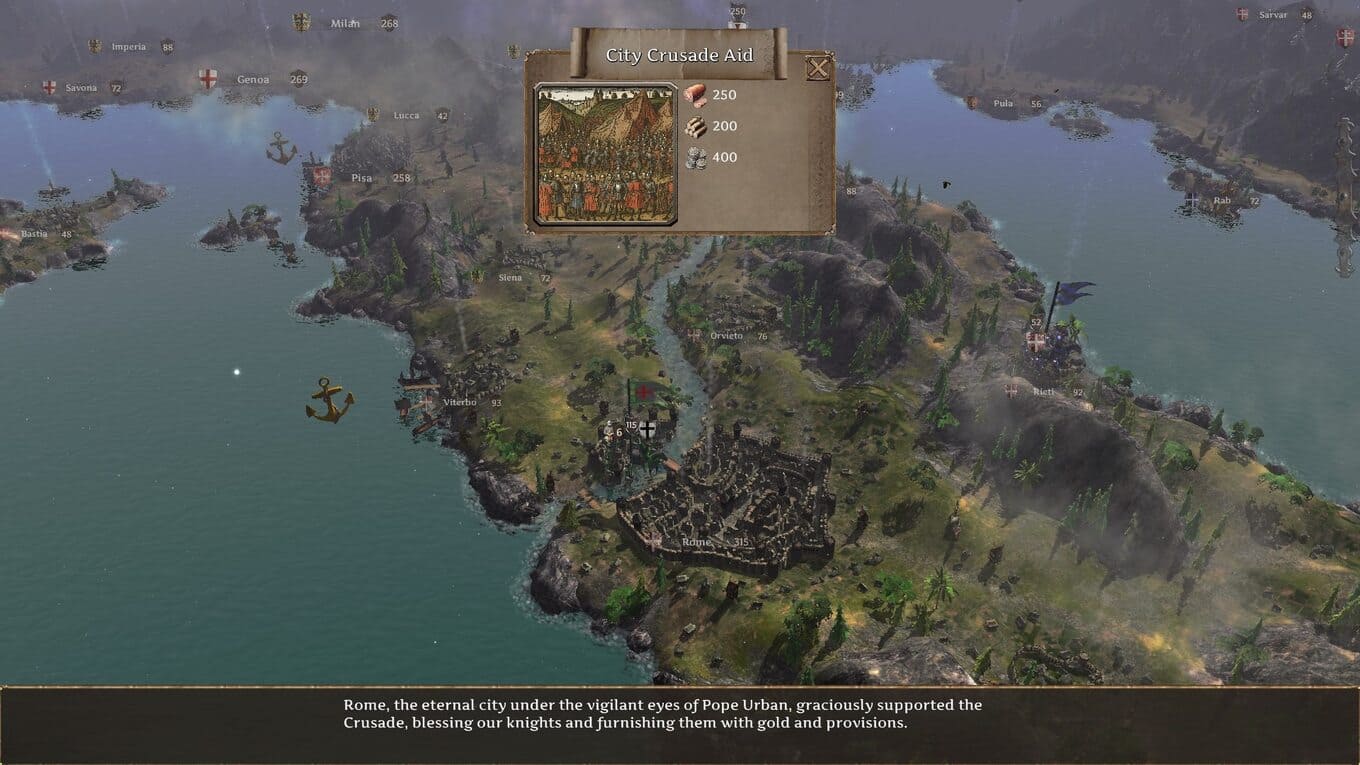The image size is (1360, 765).
Task: Select the Orvieto city label
Action: (x=727, y=336)
